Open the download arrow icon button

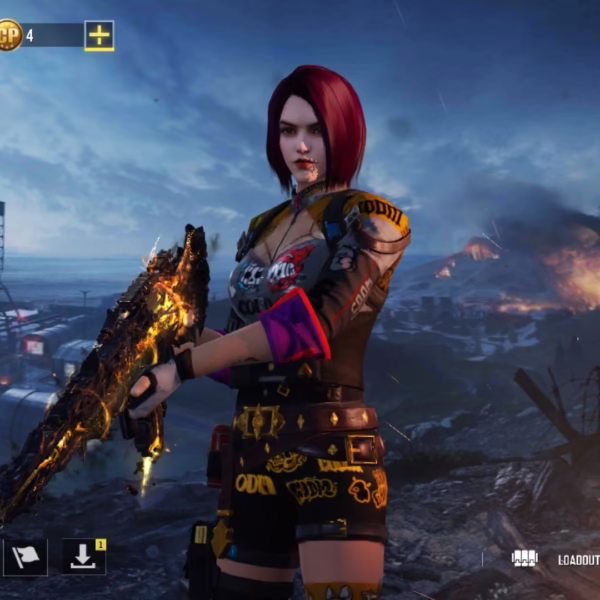pos(83,557)
